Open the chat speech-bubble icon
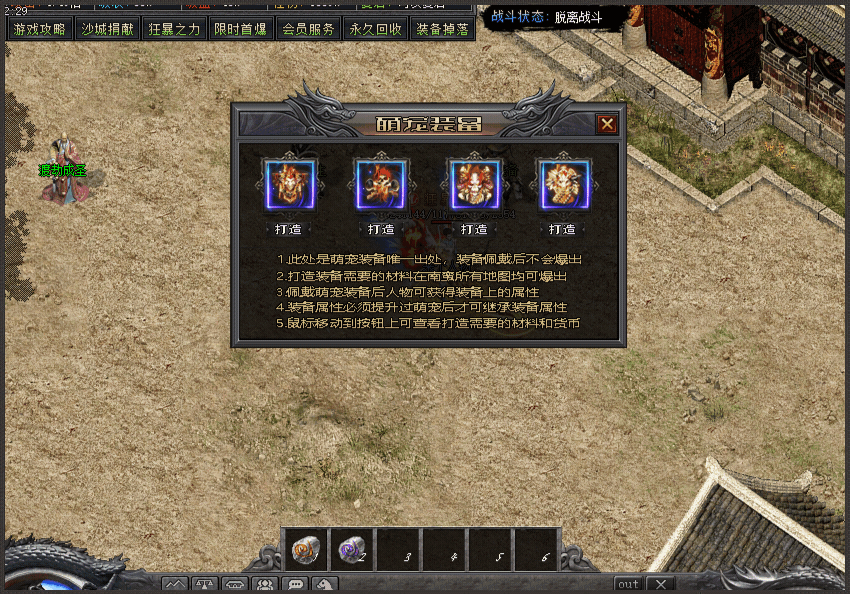Screen dimensions: 850x594 [x=295, y=584]
